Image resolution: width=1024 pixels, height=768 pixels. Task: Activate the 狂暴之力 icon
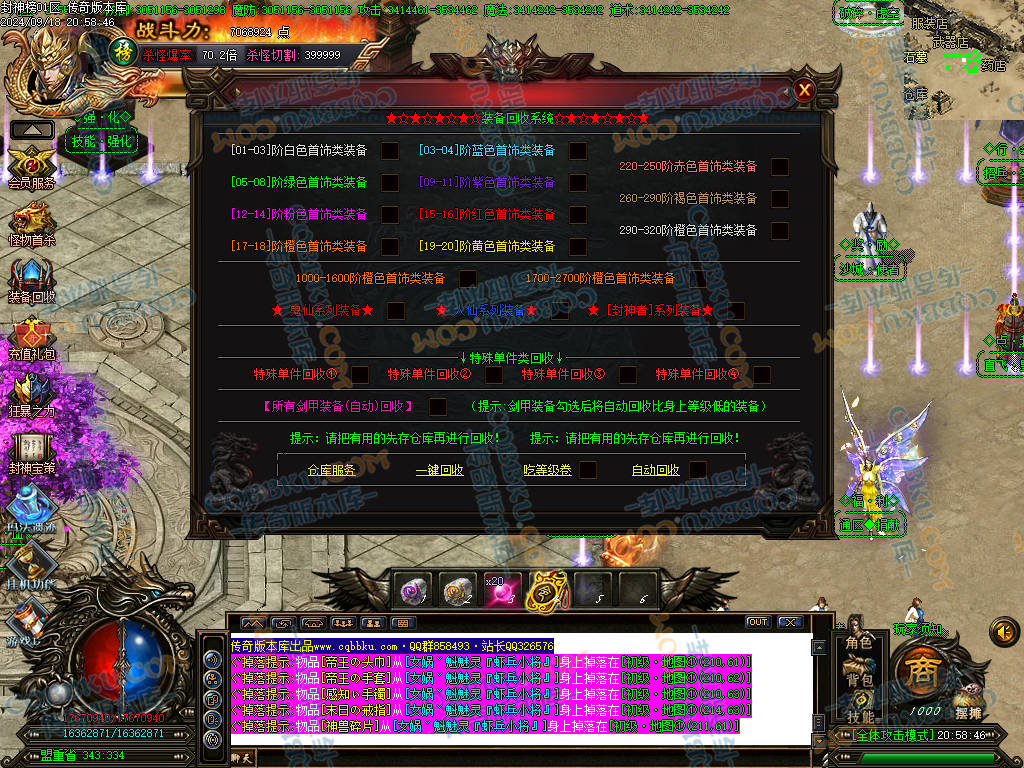click(x=32, y=395)
